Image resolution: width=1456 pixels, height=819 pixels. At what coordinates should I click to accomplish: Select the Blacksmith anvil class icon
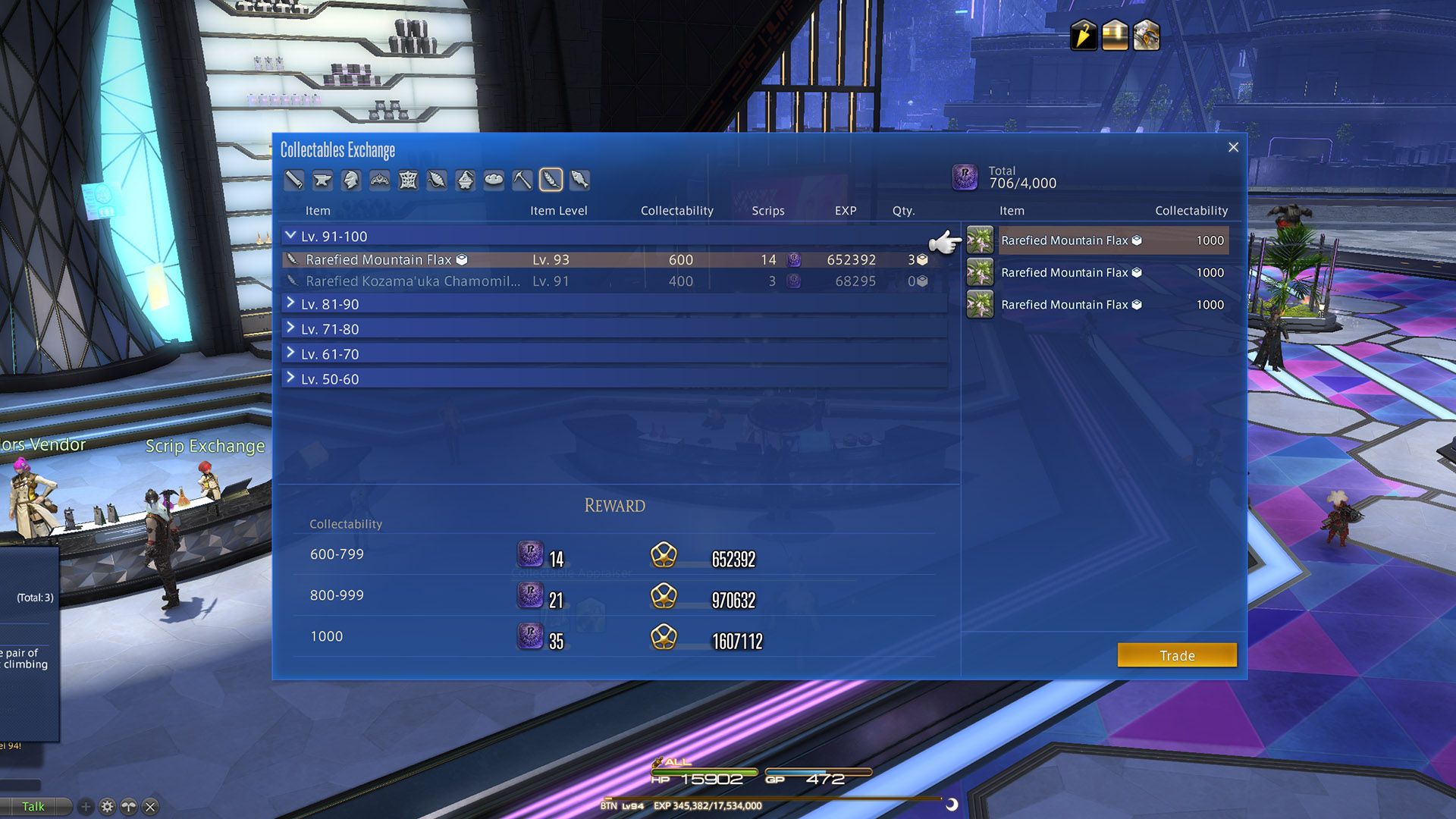[322, 180]
